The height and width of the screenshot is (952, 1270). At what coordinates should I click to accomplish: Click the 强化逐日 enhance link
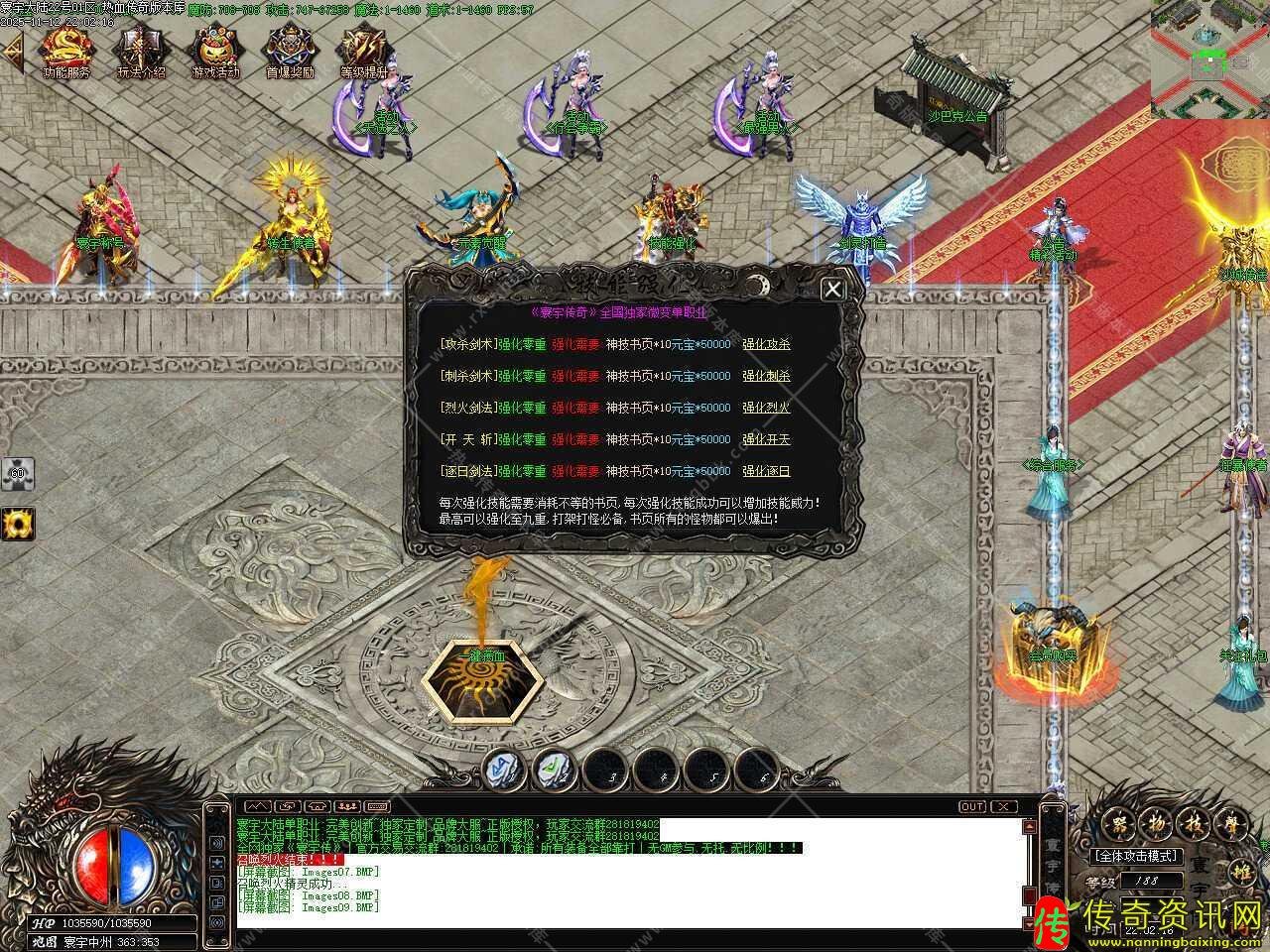(766, 472)
